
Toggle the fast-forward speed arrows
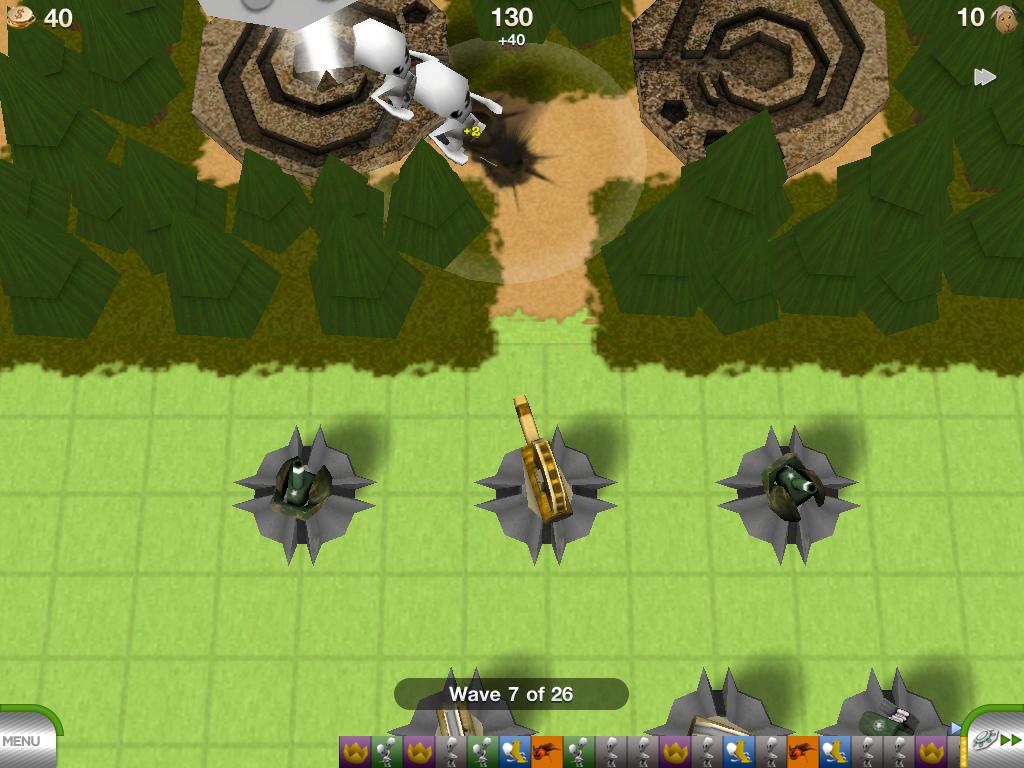(x=985, y=77)
